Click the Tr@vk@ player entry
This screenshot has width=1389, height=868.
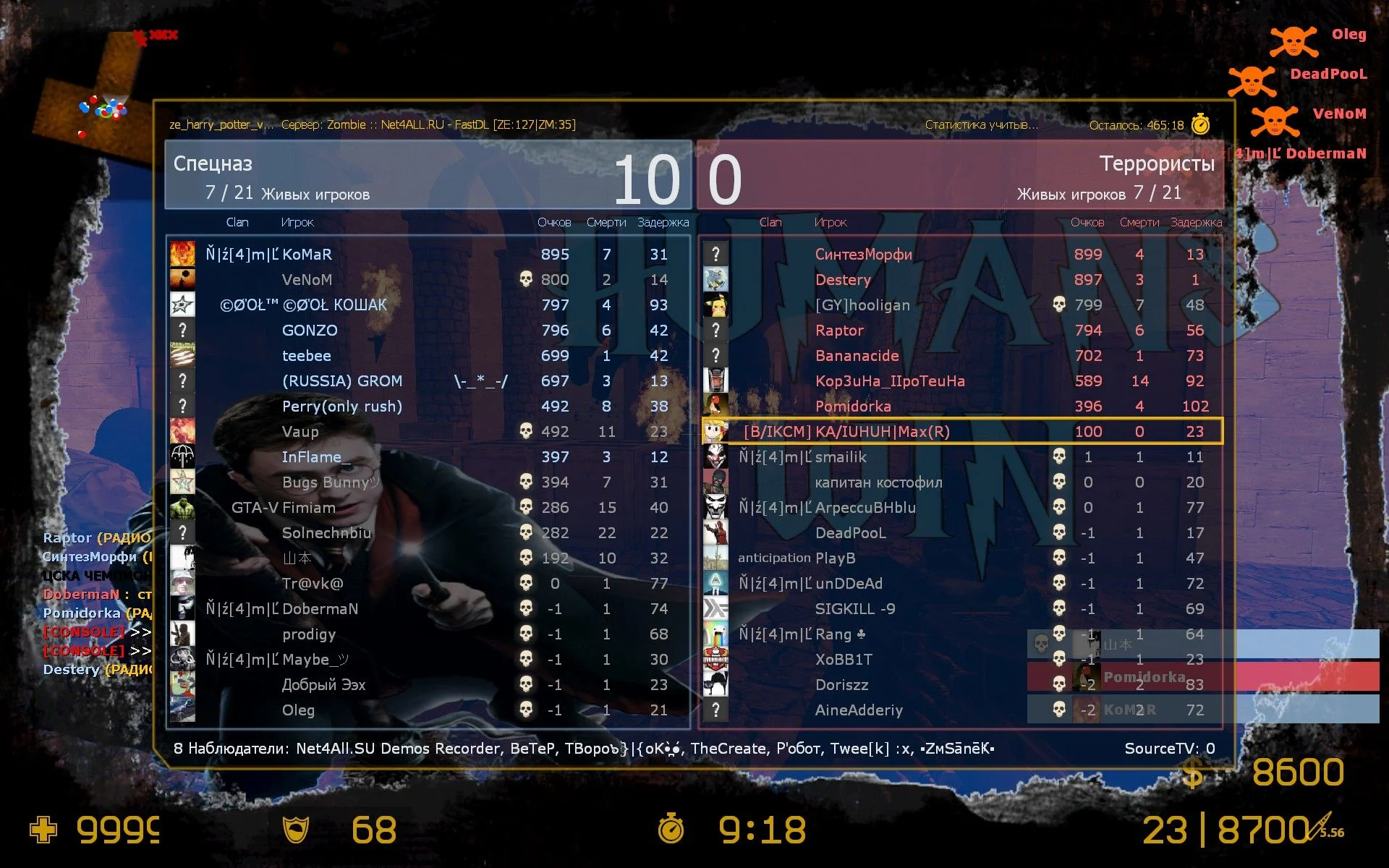coord(313,584)
